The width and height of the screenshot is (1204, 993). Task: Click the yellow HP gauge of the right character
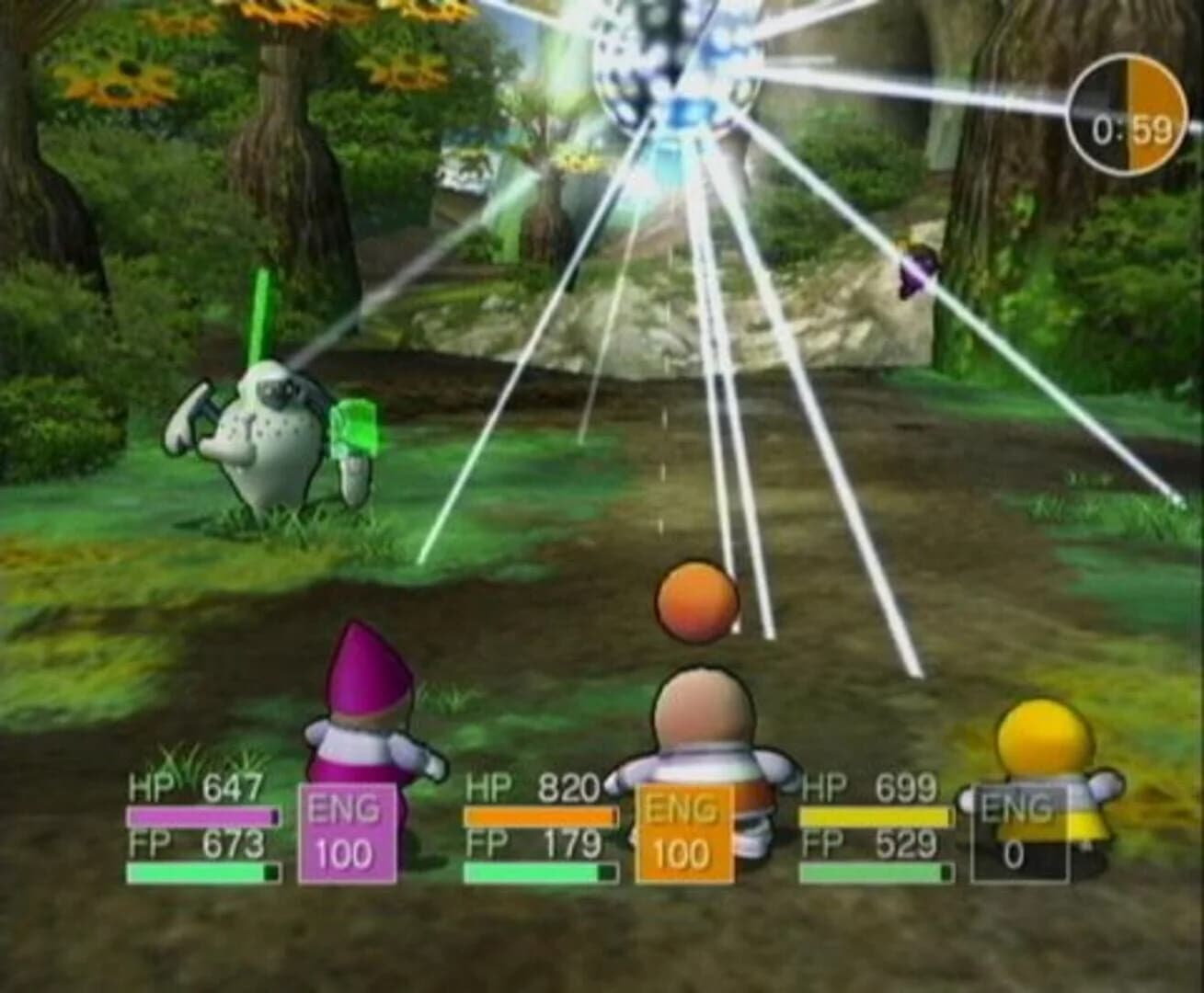click(x=874, y=816)
